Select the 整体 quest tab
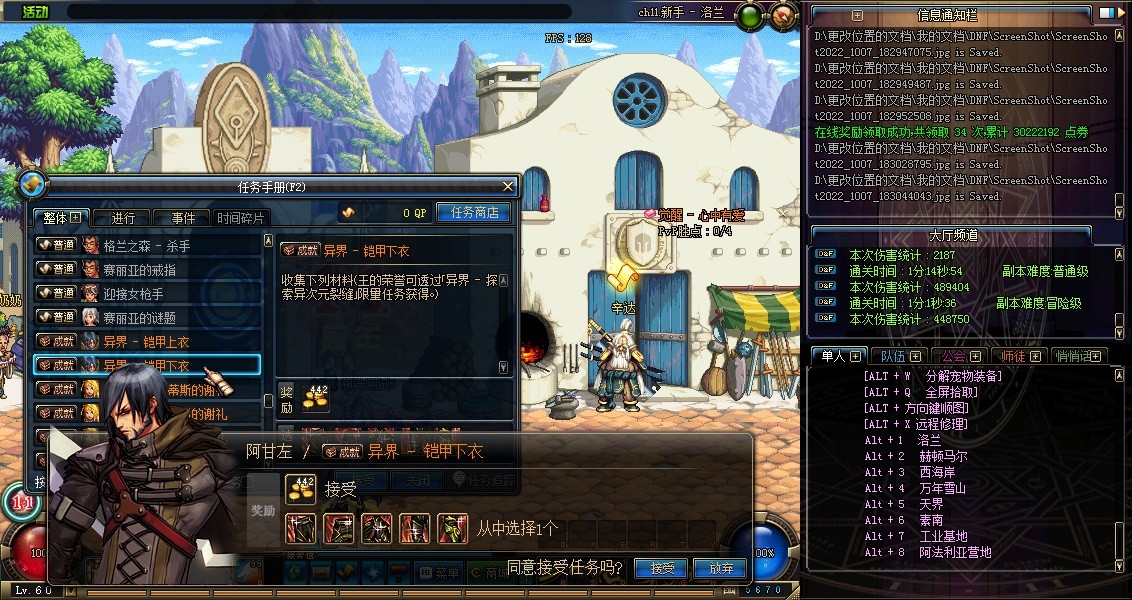Screen dimensions: 1132x600 coord(61,218)
